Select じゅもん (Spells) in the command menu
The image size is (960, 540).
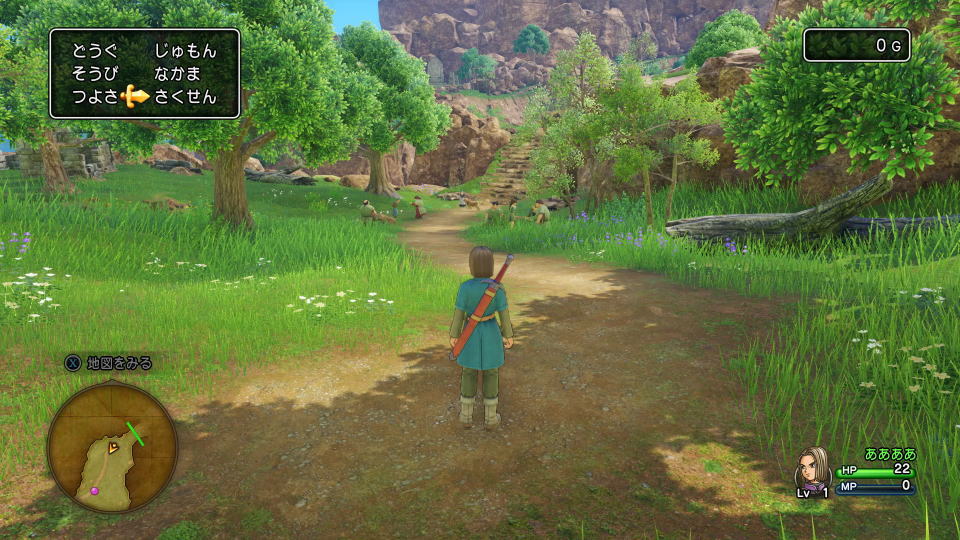[184, 51]
